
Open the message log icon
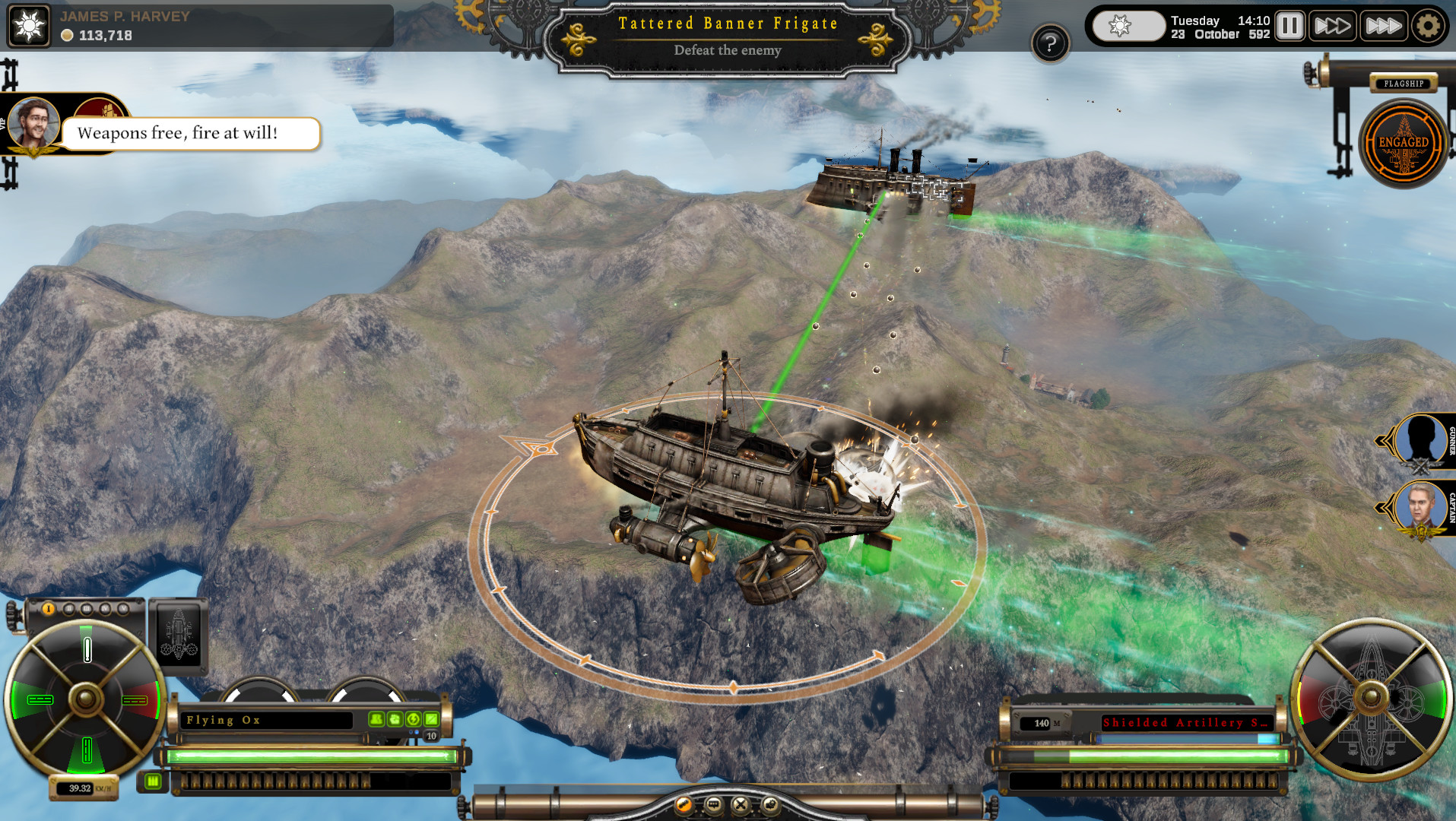pyautogui.click(x=713, y=805)
